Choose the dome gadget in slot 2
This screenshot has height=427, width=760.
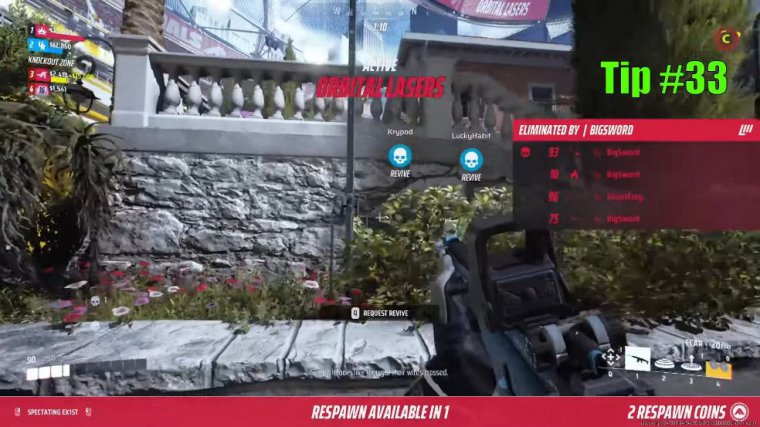tap(664, 365)
